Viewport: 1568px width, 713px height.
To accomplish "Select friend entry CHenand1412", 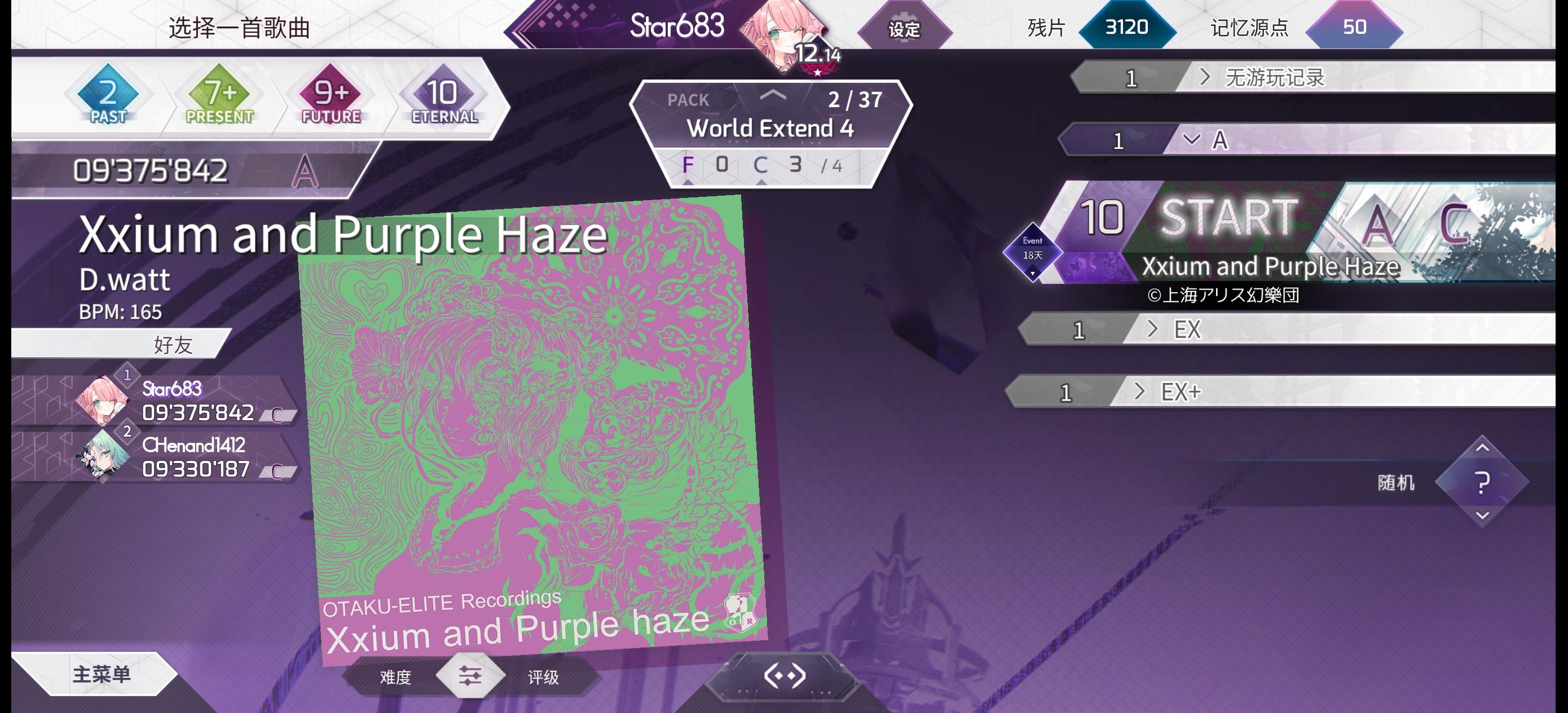I will 193,446.
